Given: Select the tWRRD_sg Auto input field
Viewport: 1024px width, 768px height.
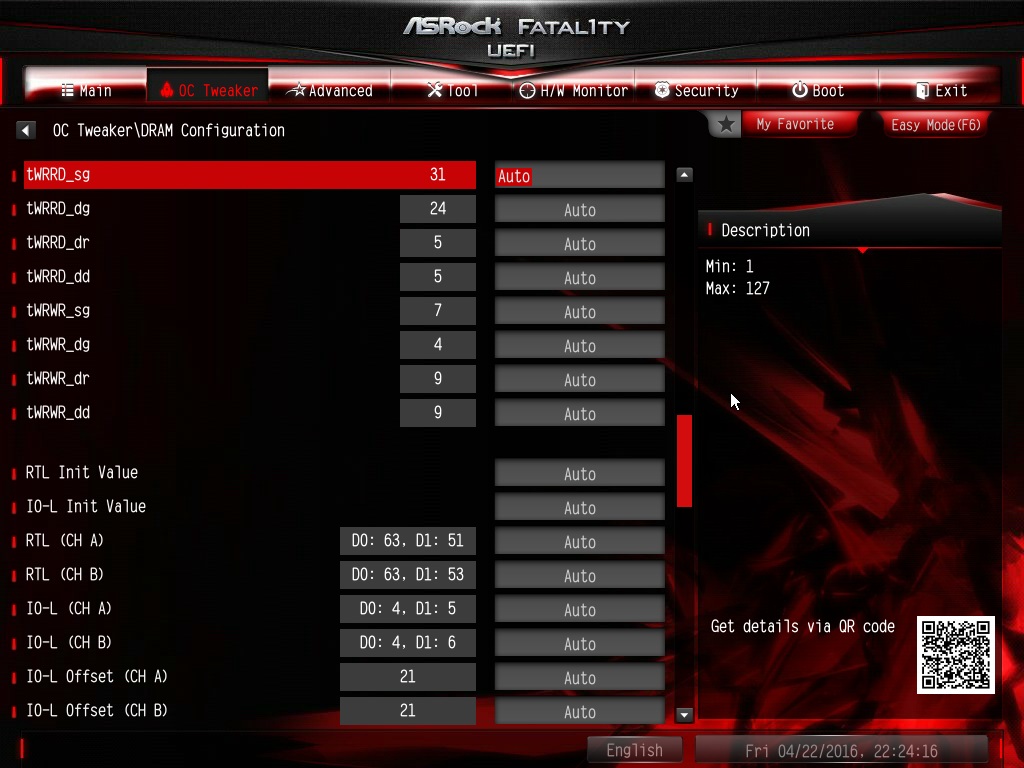Looking at the screenshot, I should point(579,175).
